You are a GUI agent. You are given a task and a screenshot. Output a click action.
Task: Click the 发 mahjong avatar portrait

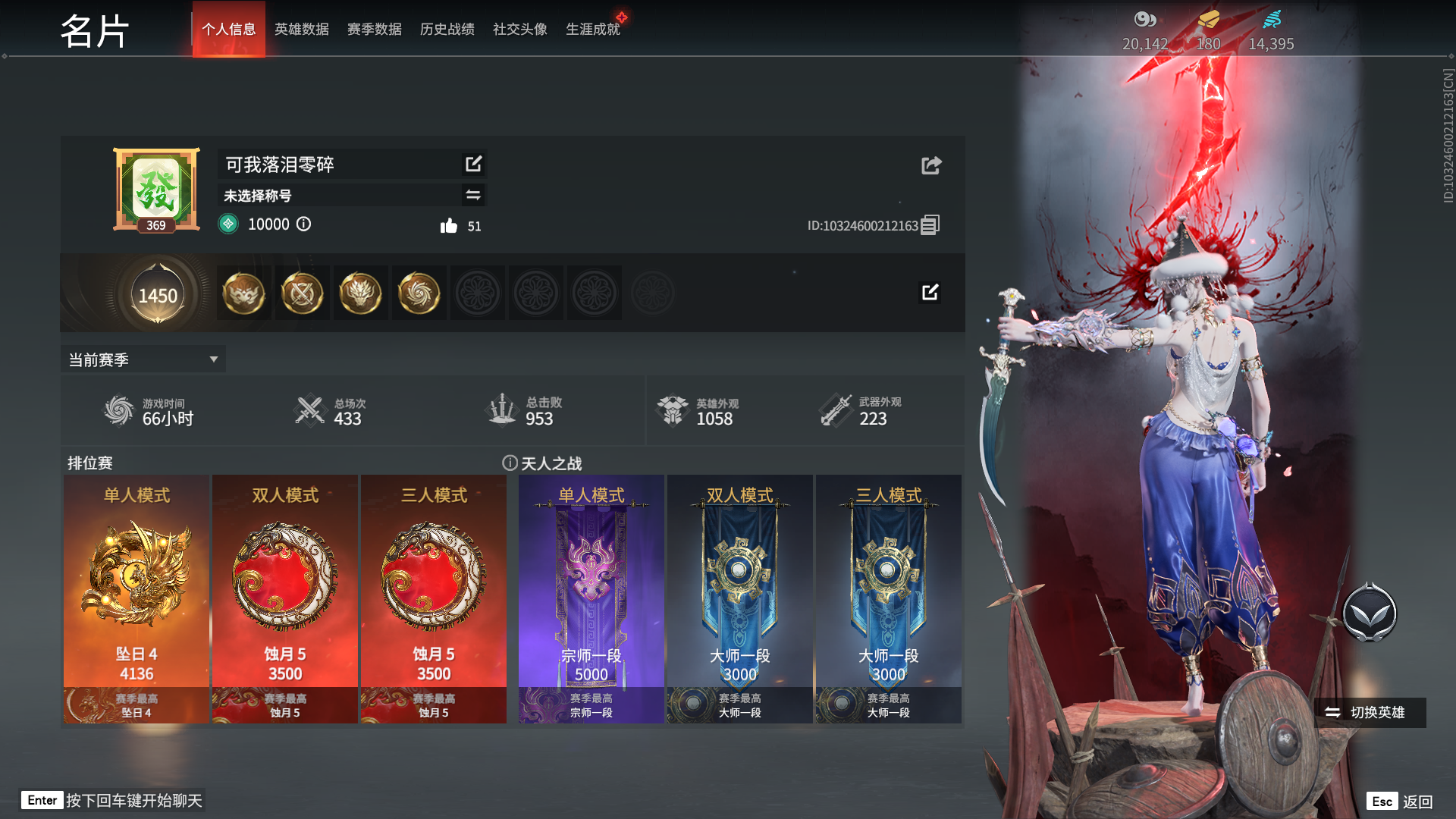pyautogui.click(x=156, y=188)
